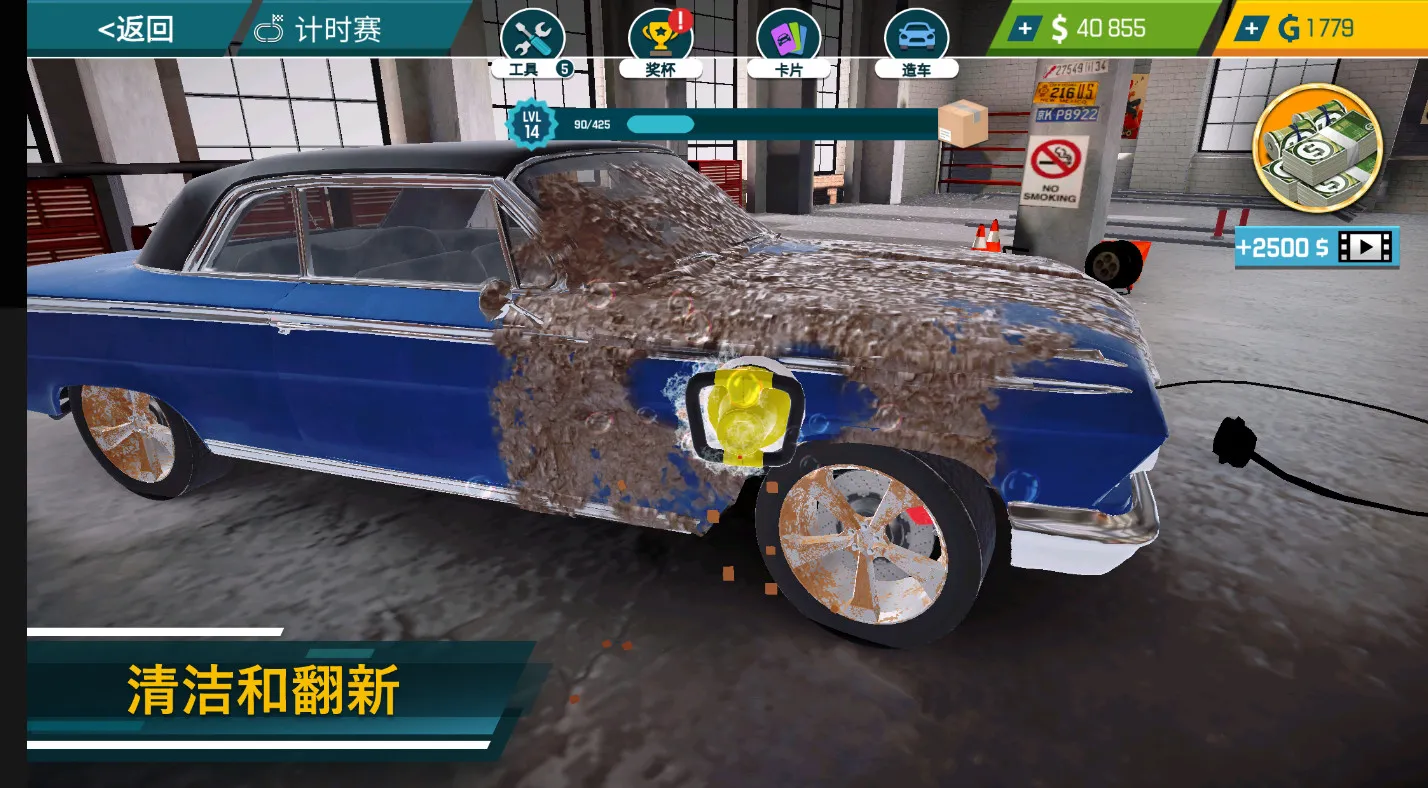Open the cash bundle shop offer
The height and width of the screenshot is (788, 1428).
point(1317,148)
